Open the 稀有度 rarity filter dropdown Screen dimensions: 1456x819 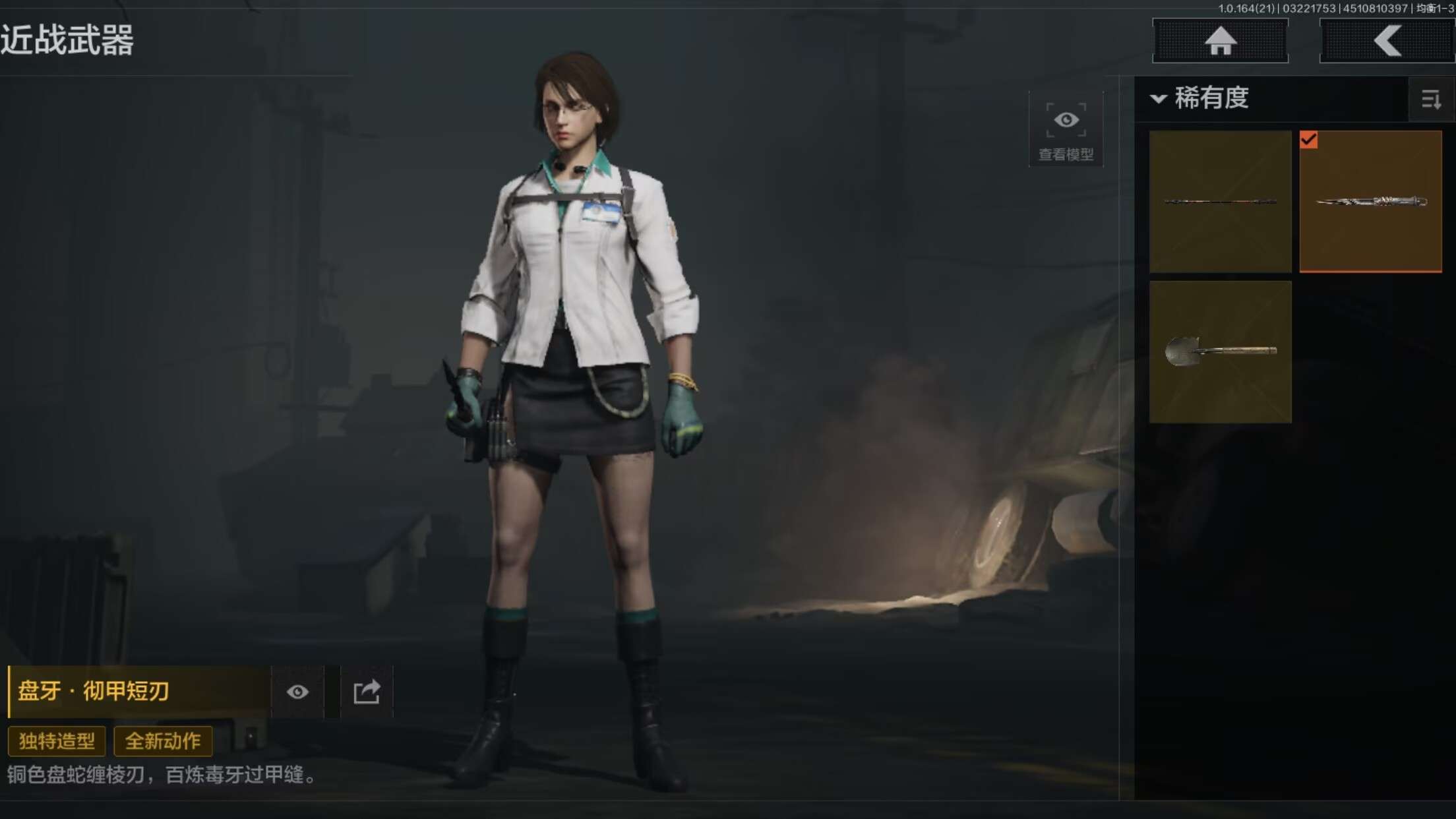click(x=1200, y=99)
